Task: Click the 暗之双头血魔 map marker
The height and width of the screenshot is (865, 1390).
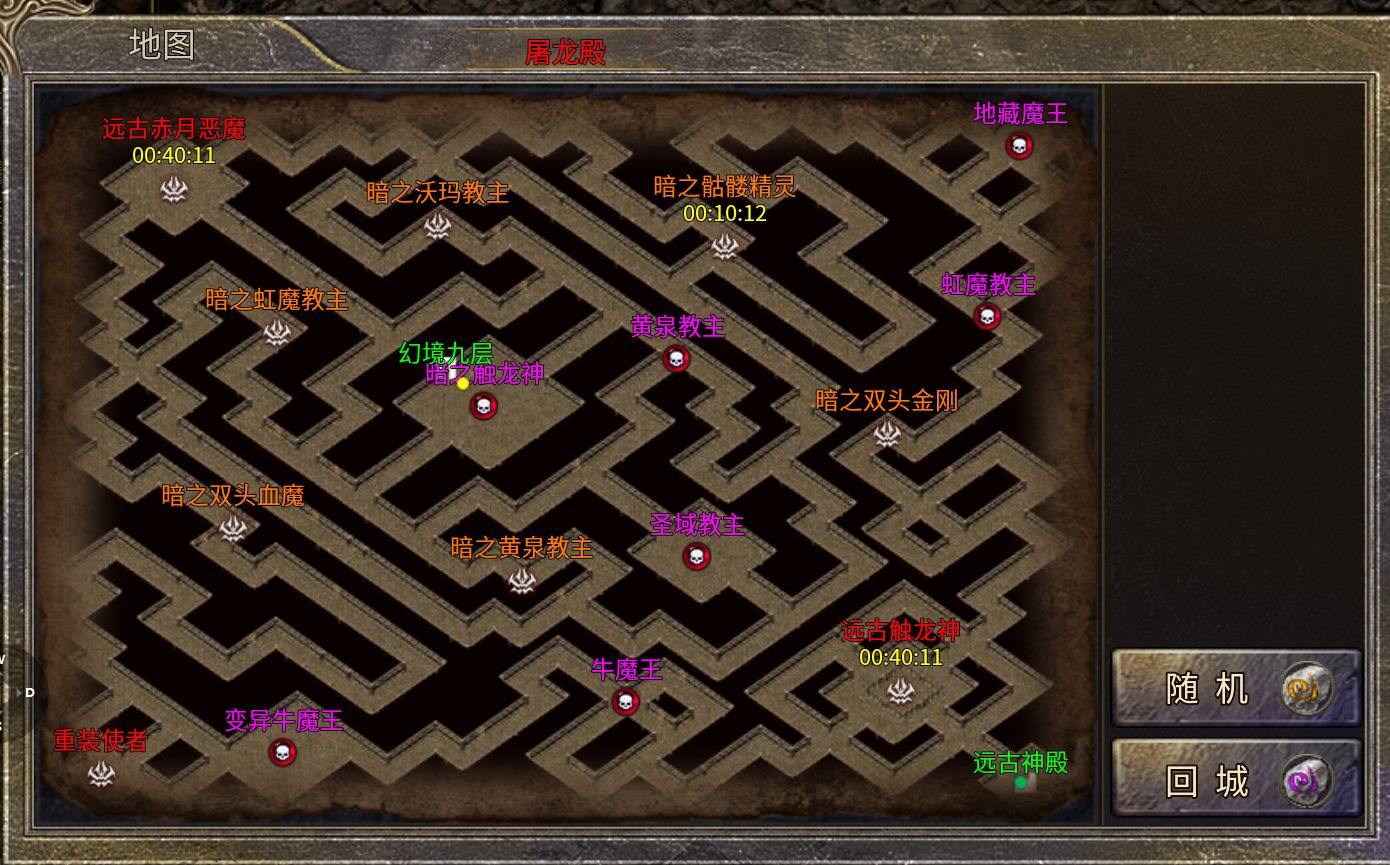Action: coord(233,528)
